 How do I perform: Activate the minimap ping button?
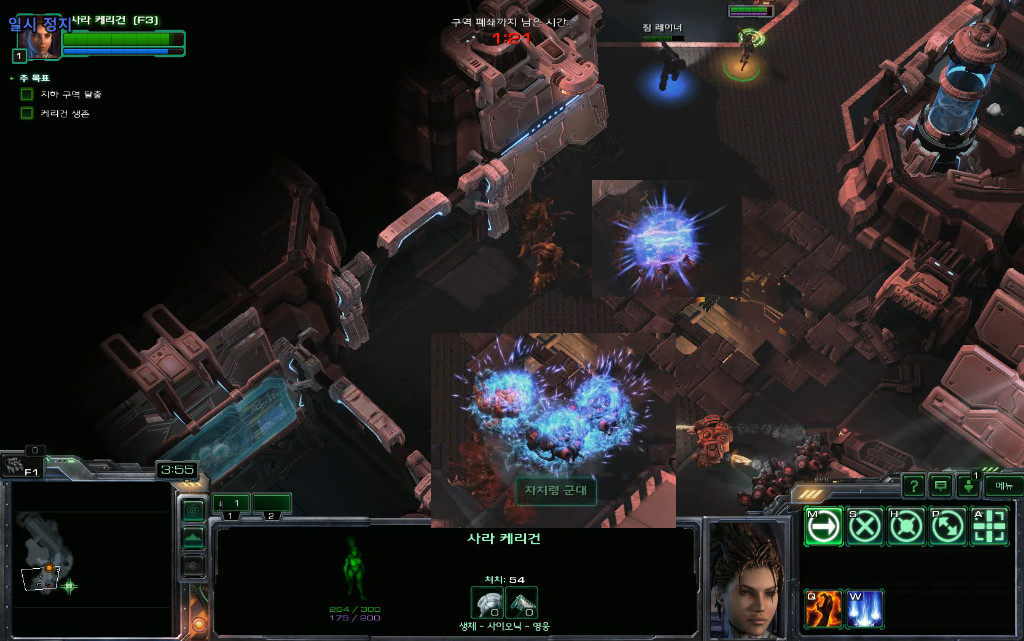(x=193, y=511)
